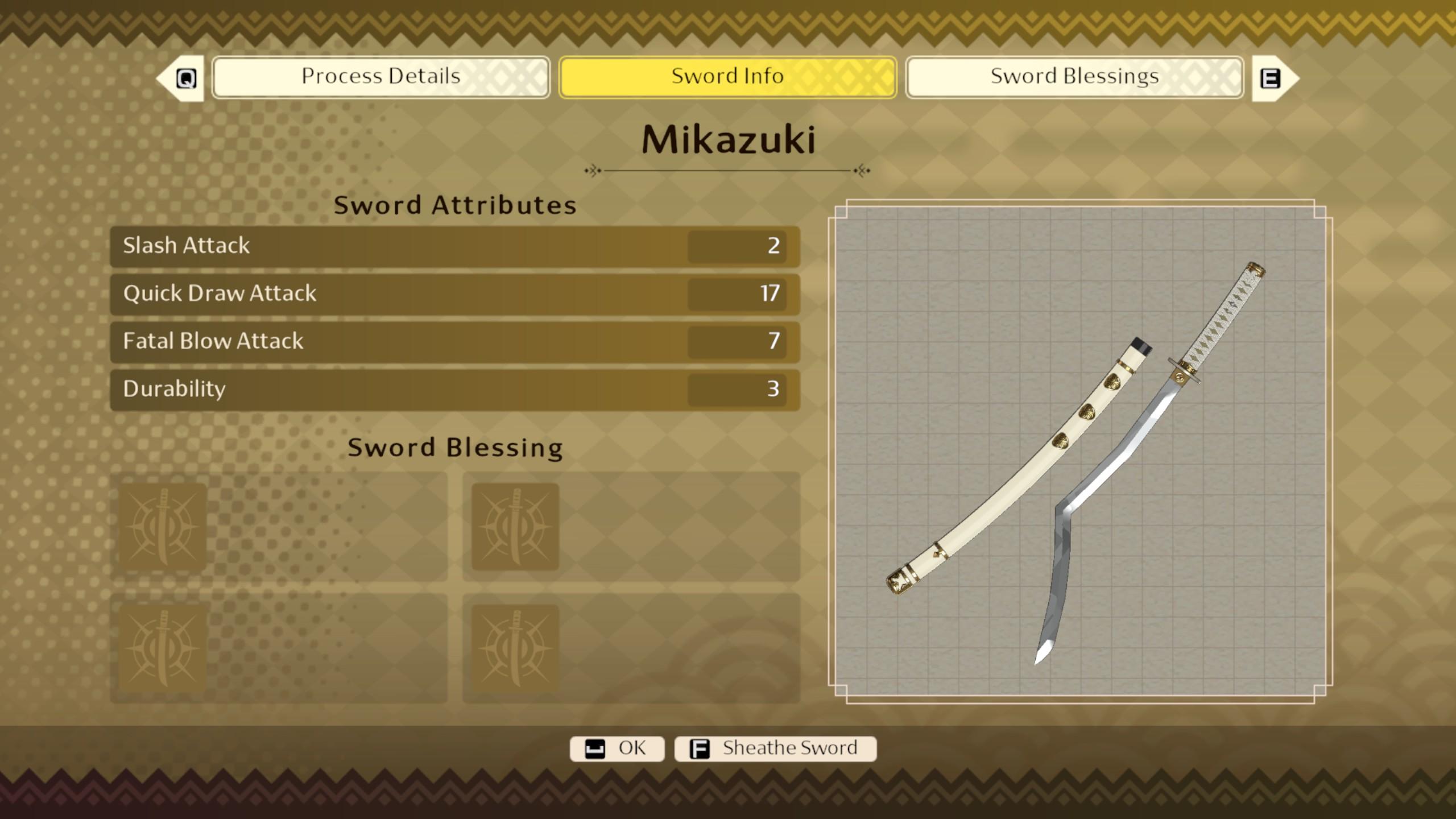Inspect the Mikazuki sword preview image
This screenshot has width=1456, height=819.
[1079, 452]
